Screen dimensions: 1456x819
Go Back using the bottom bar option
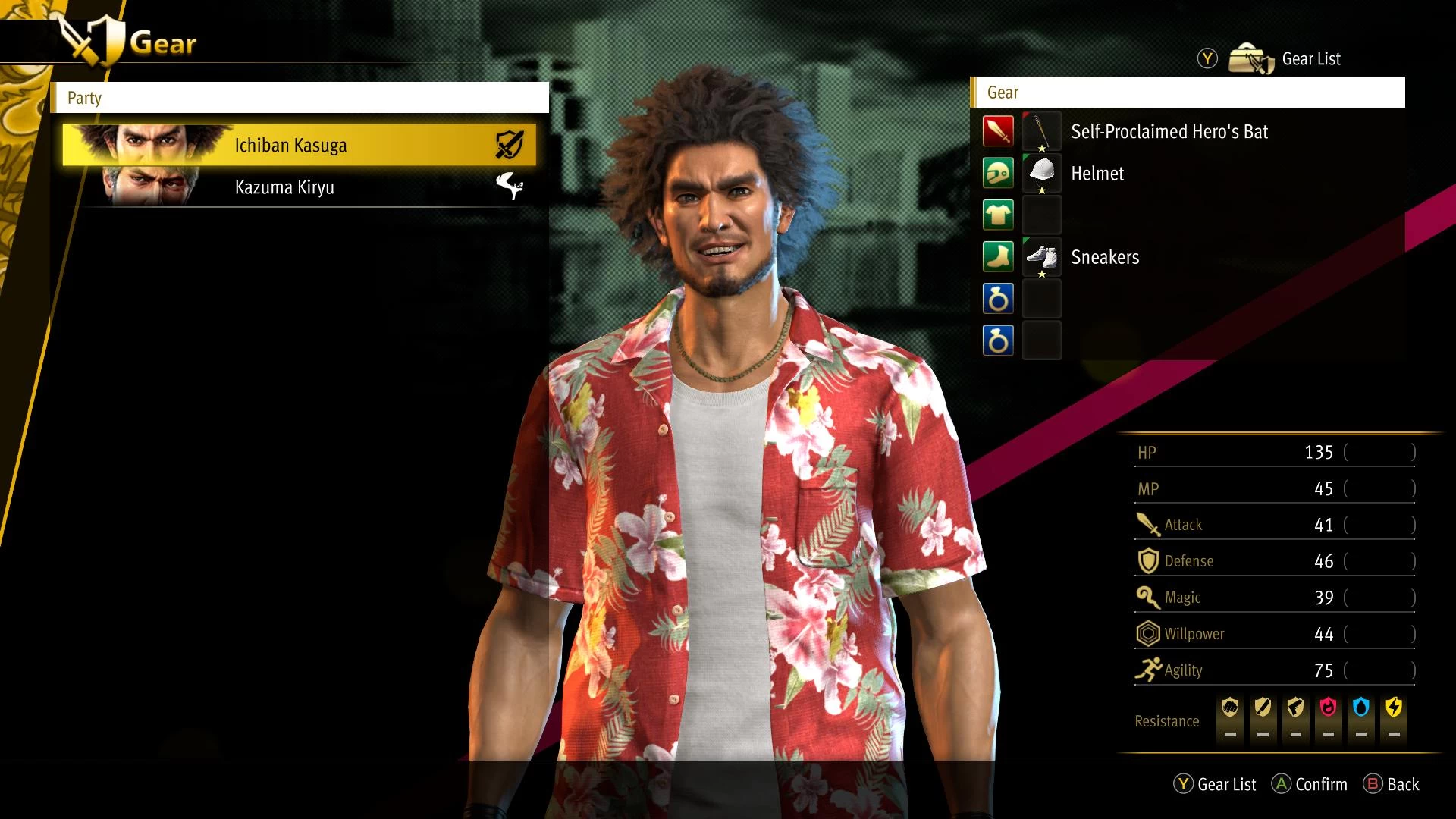[1392, 784]
